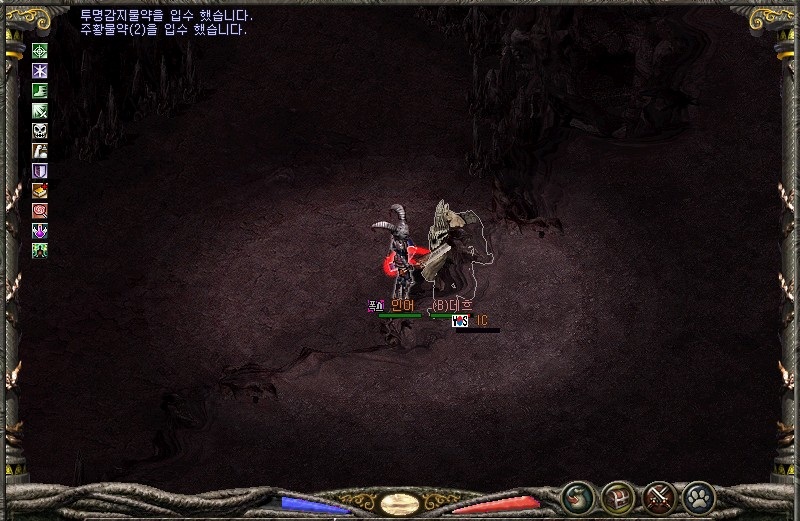The height and width of the screenshot is (521, 800).
Task: Select the purple starburst buff icon
Action: click(40, 71)
